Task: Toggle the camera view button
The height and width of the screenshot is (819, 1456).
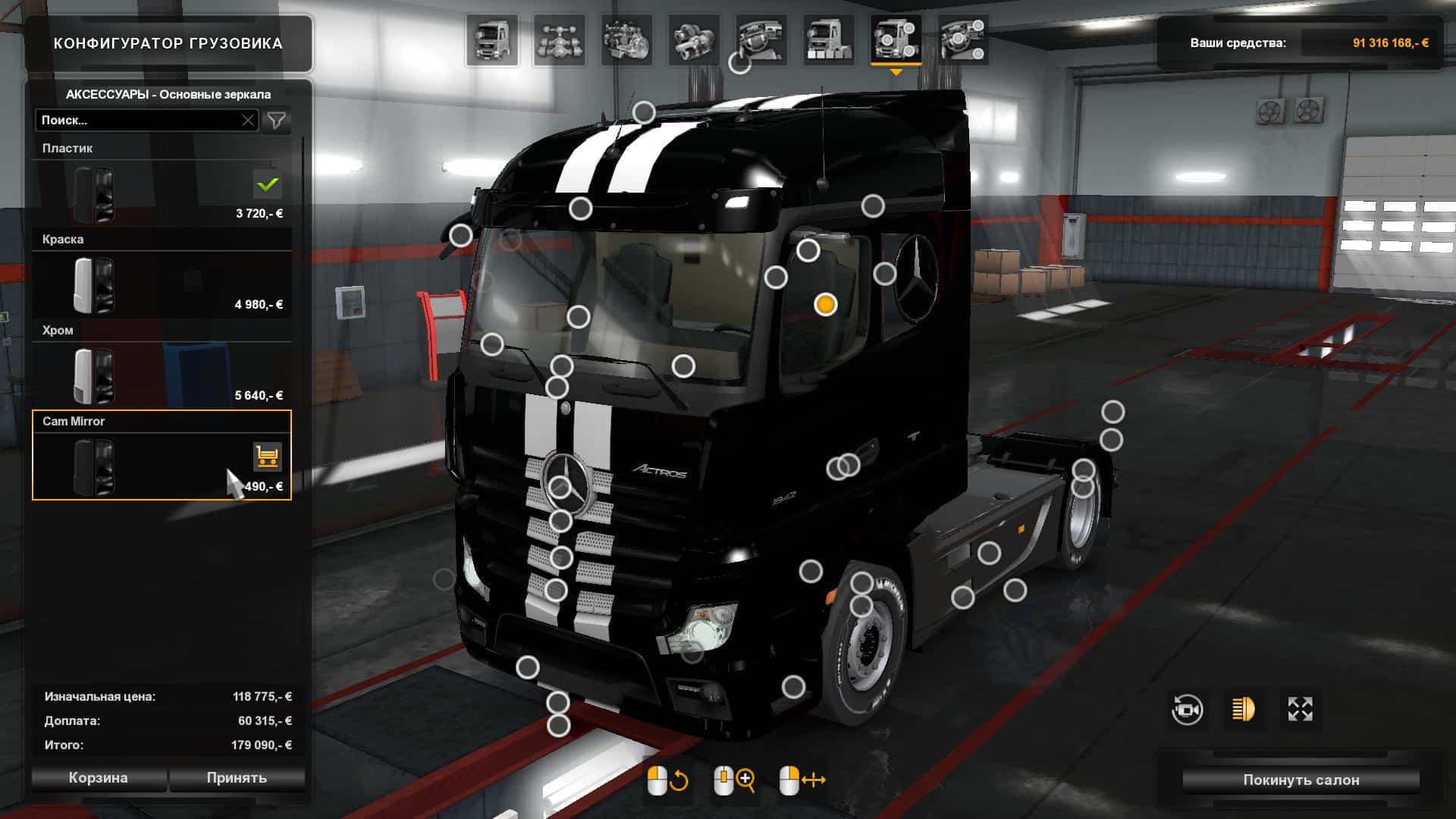Action: coord(1187,710)
